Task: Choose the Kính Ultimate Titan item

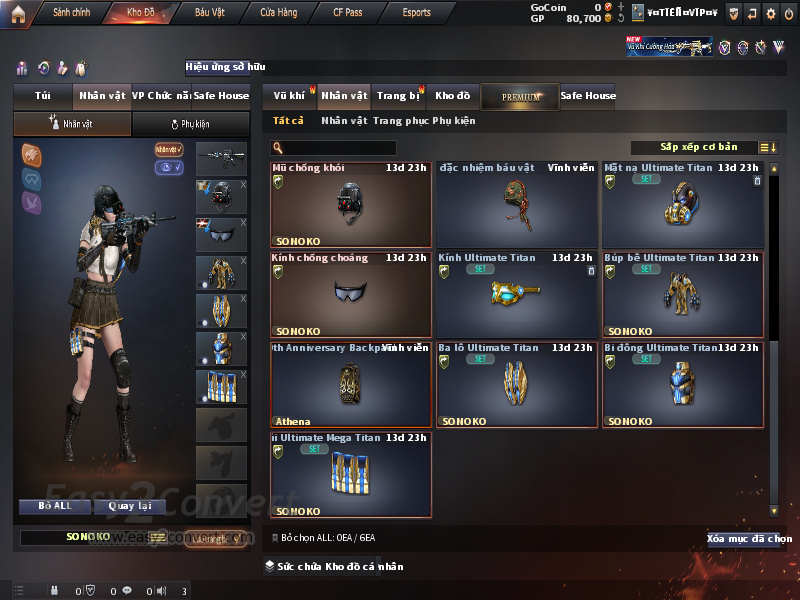Action: (516, 295)
